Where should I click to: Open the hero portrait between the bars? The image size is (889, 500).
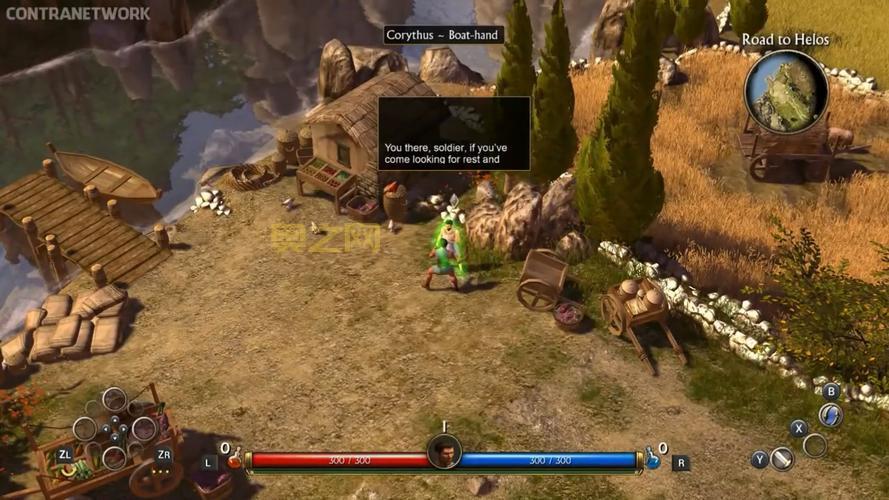coord(444,452)
